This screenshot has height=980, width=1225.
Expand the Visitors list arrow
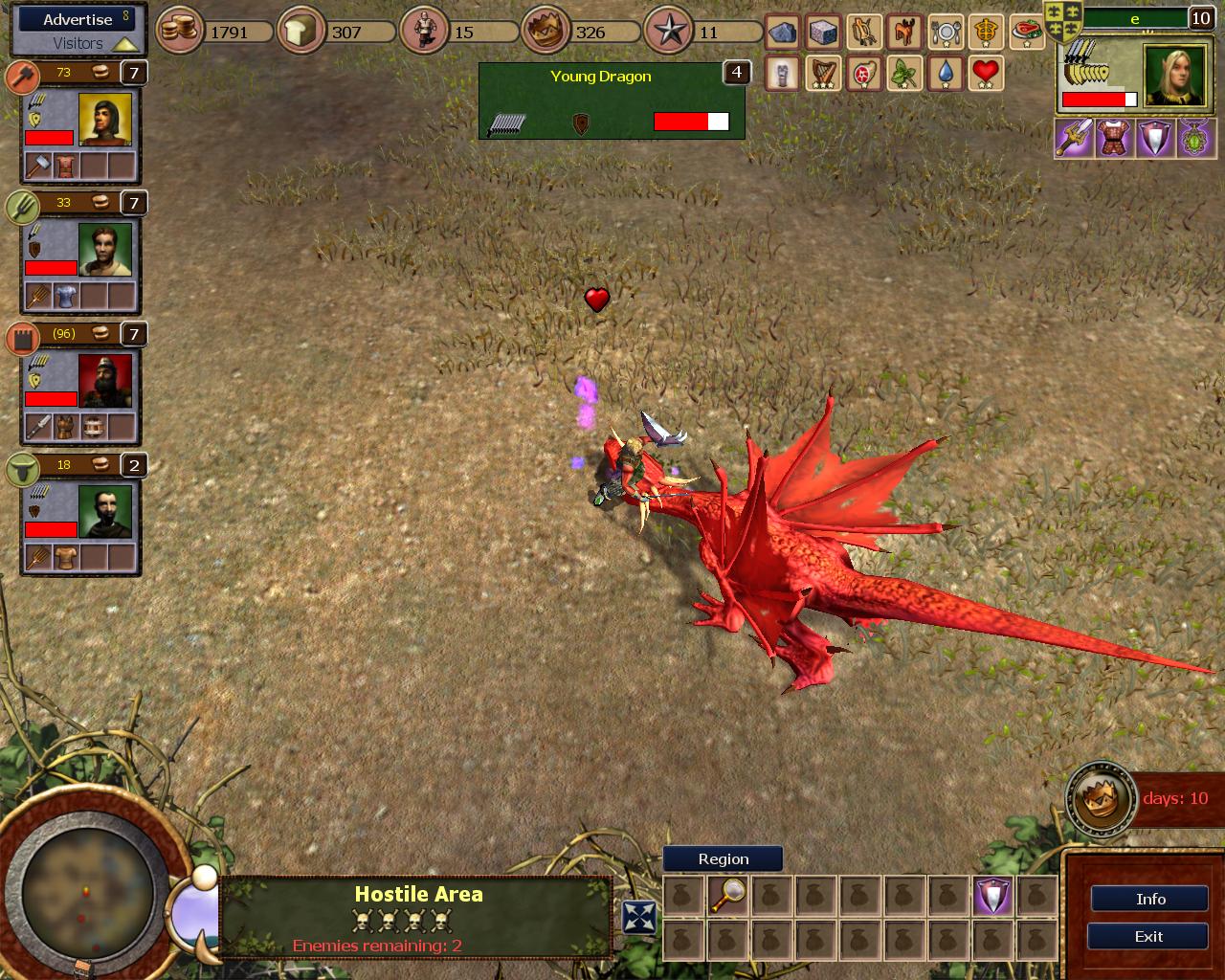click(x=125, y=44)
